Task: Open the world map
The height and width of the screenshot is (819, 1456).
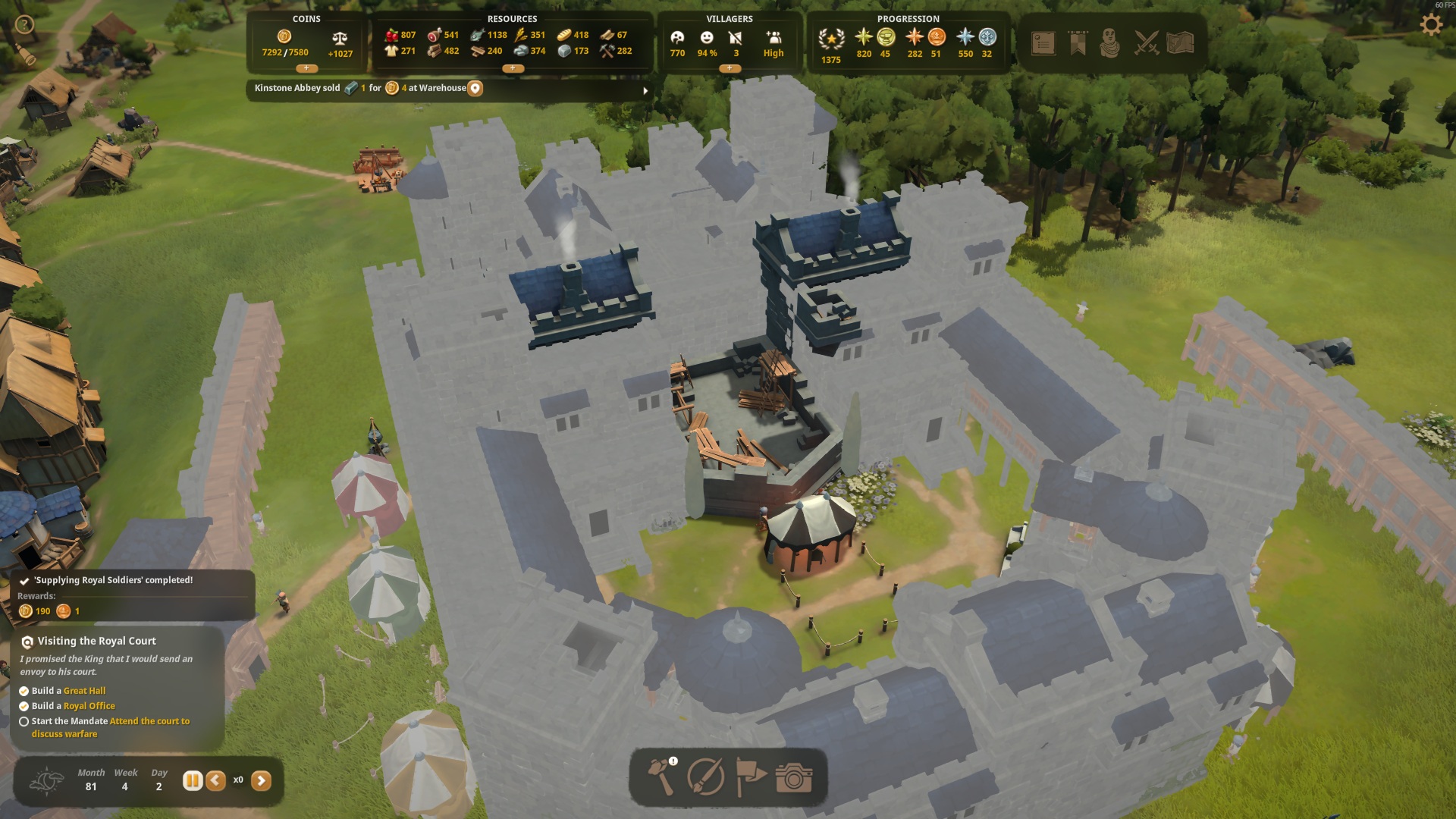Action: 1180,43
